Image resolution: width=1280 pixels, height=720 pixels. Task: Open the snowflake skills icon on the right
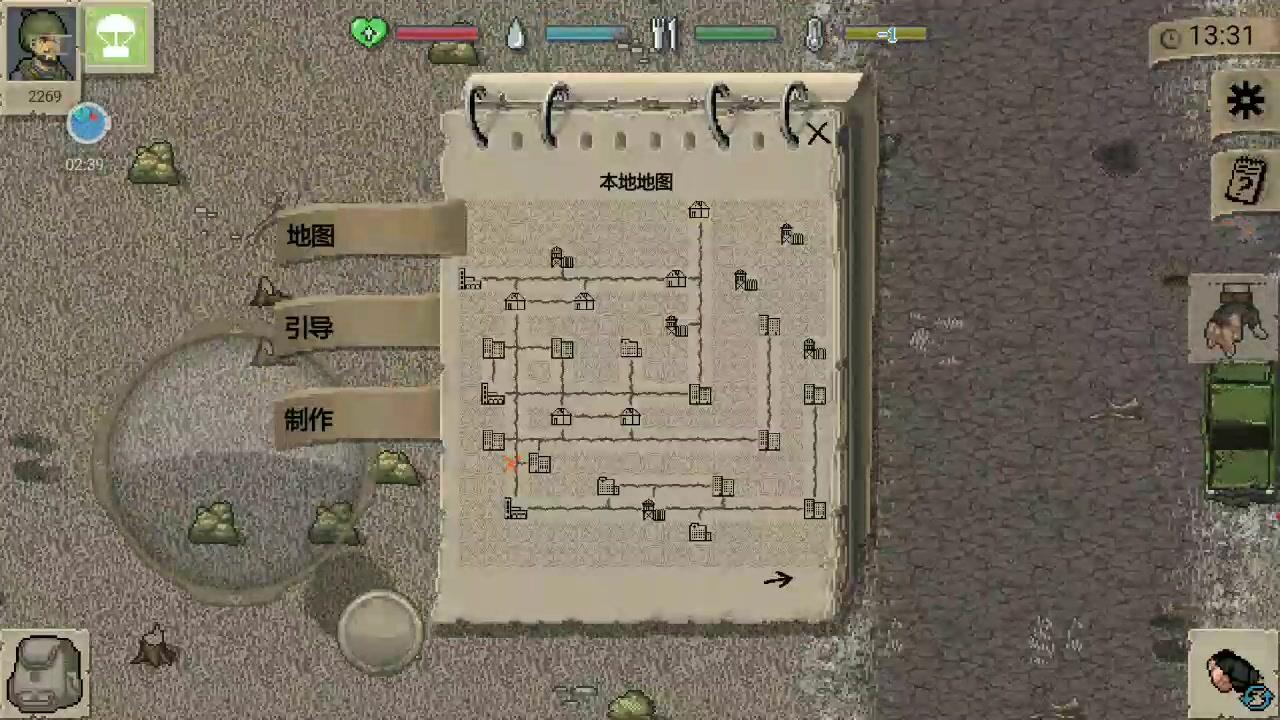[1245, 100]
